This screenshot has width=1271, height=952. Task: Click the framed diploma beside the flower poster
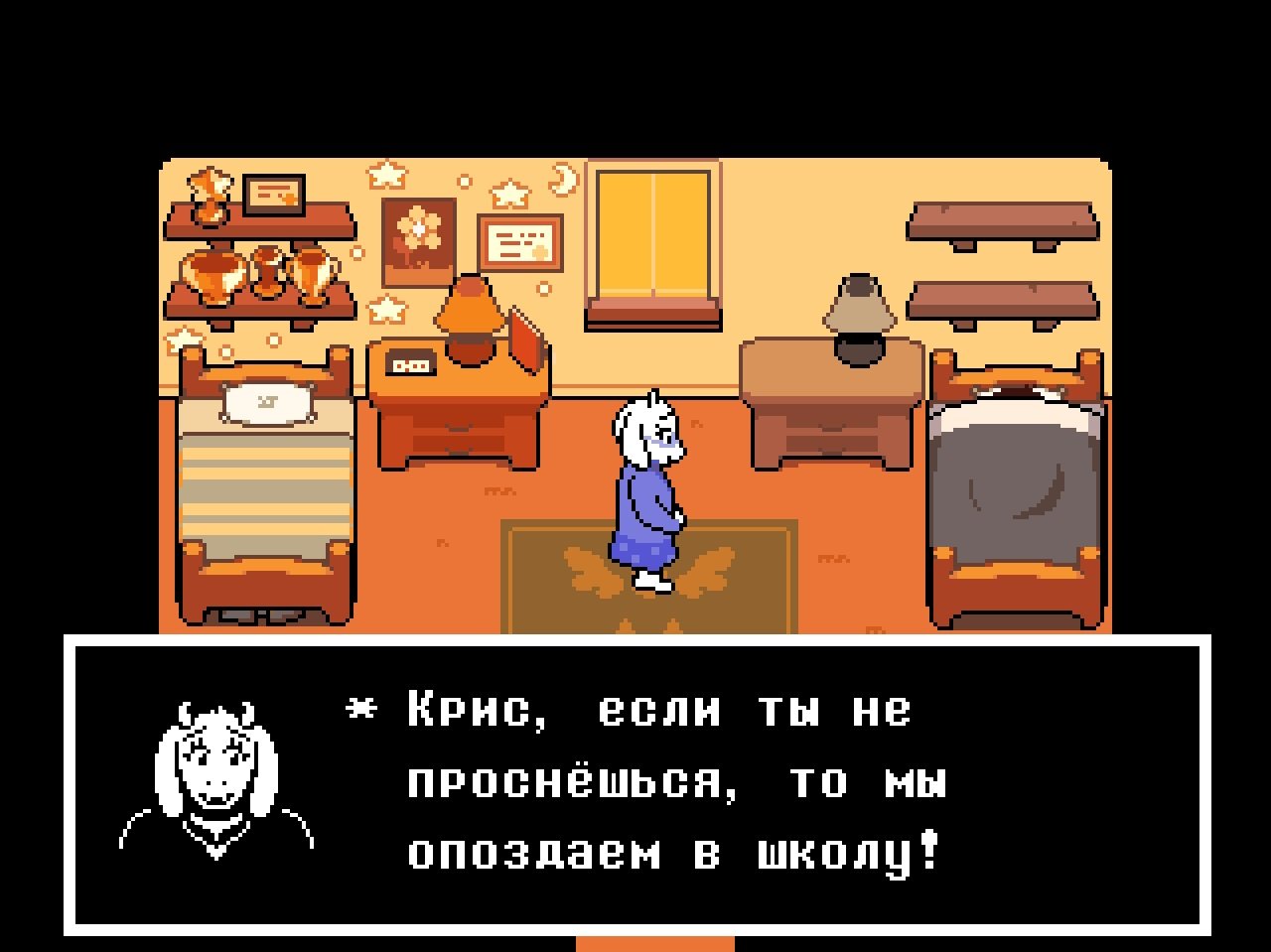point(518,243)
